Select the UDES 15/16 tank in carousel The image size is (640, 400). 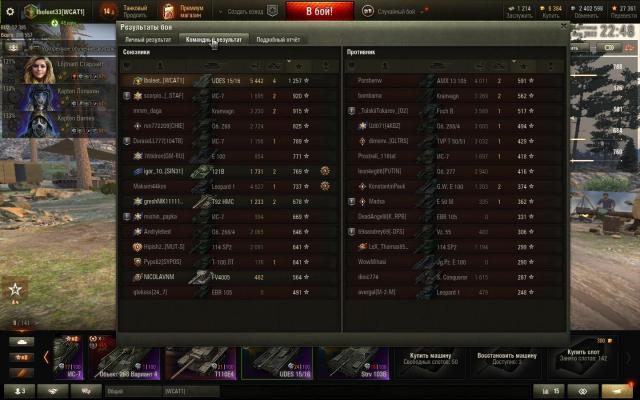(x=273, y=361)
